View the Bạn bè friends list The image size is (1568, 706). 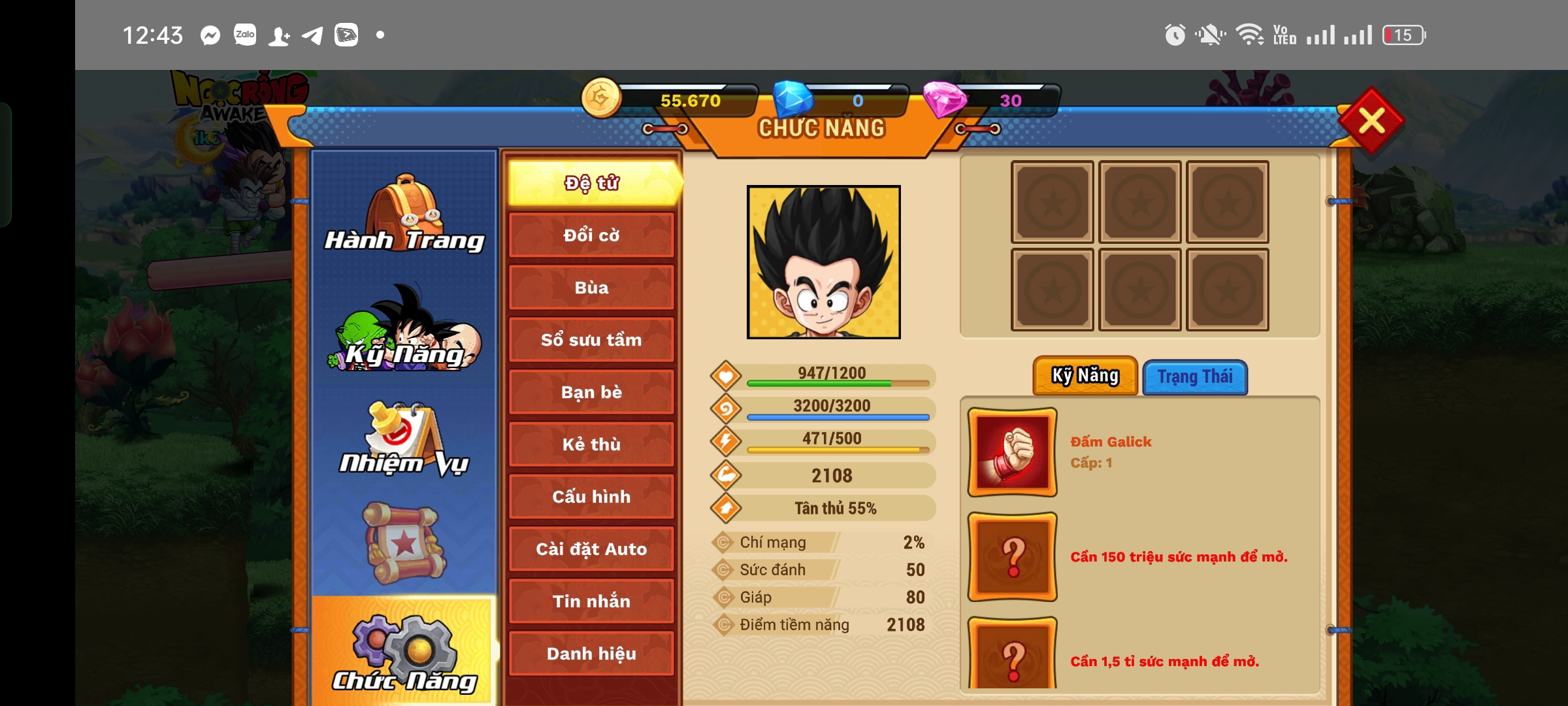(x=591, y=392)
